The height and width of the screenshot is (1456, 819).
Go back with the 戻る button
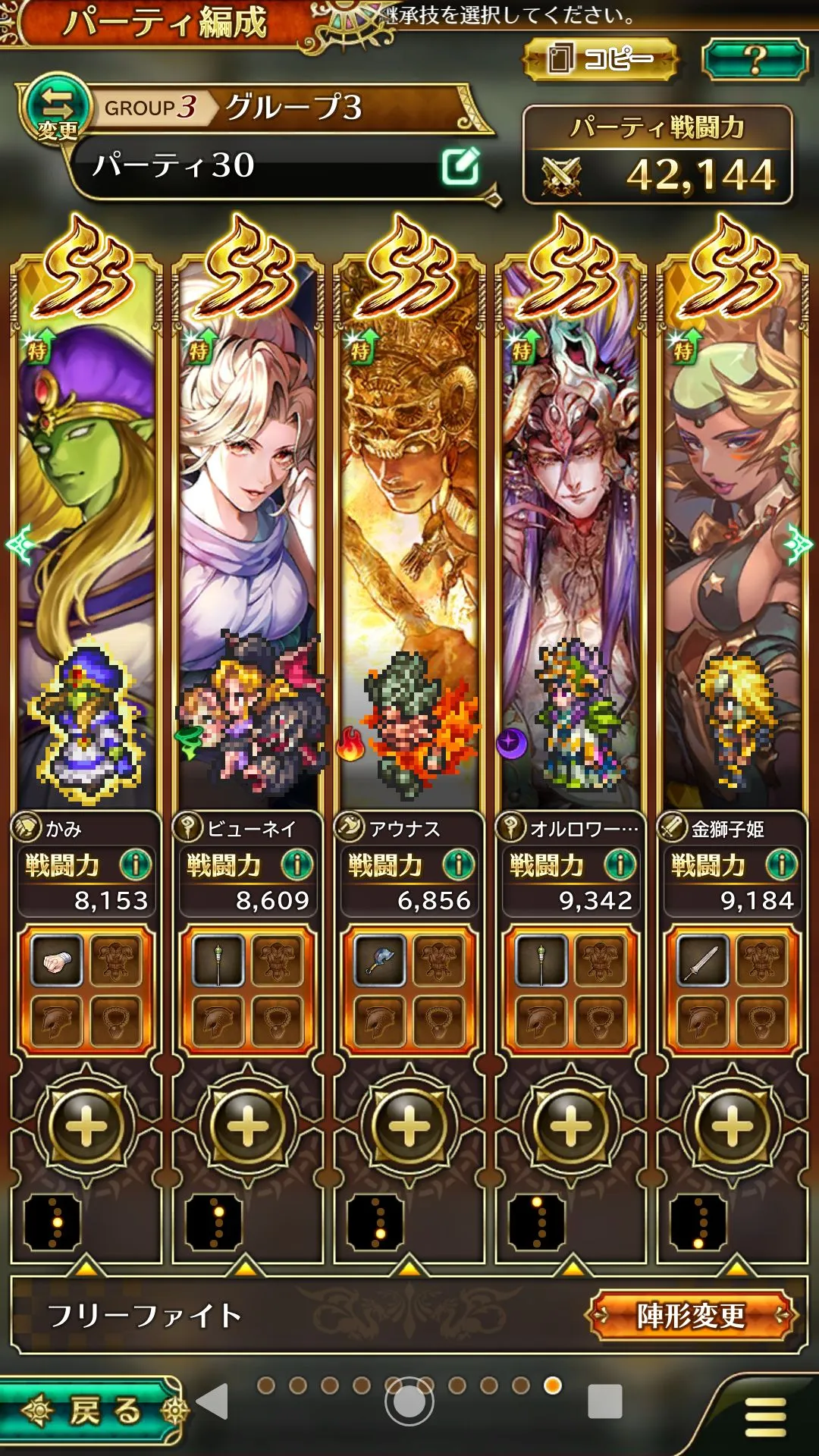(x=91, y=1410)
